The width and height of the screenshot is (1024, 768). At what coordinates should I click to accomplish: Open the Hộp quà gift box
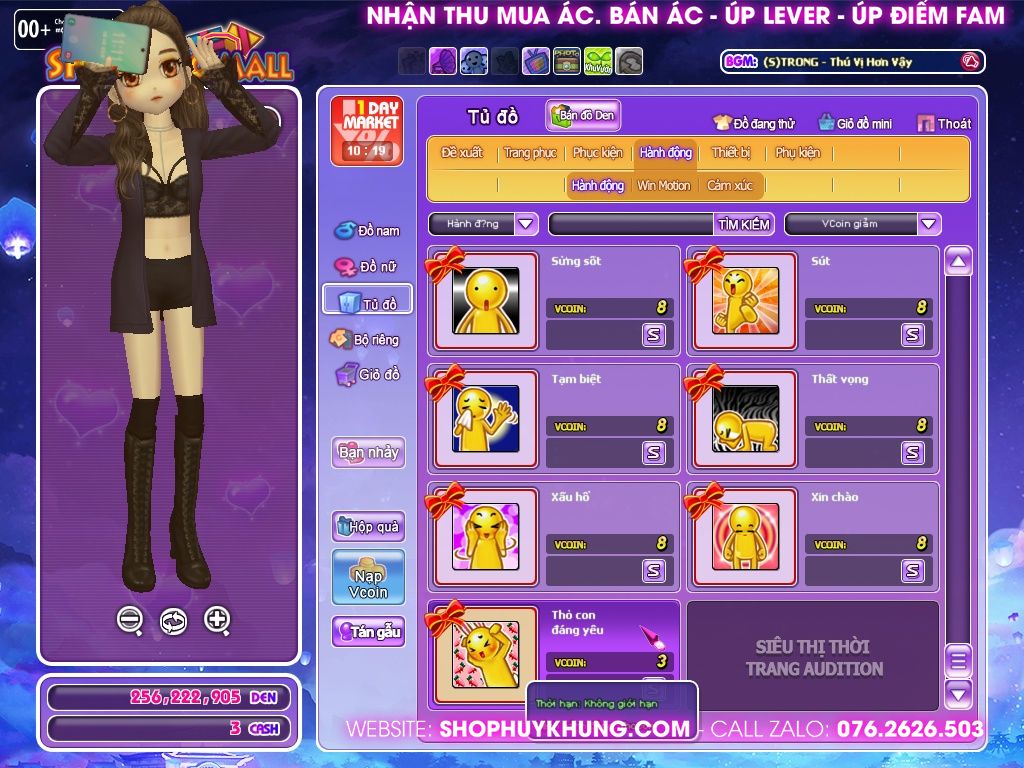pos(368,526)
